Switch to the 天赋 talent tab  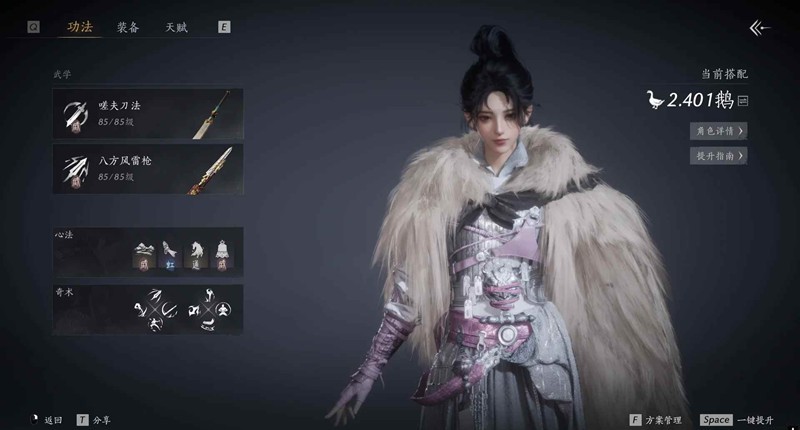click(176, 28)
